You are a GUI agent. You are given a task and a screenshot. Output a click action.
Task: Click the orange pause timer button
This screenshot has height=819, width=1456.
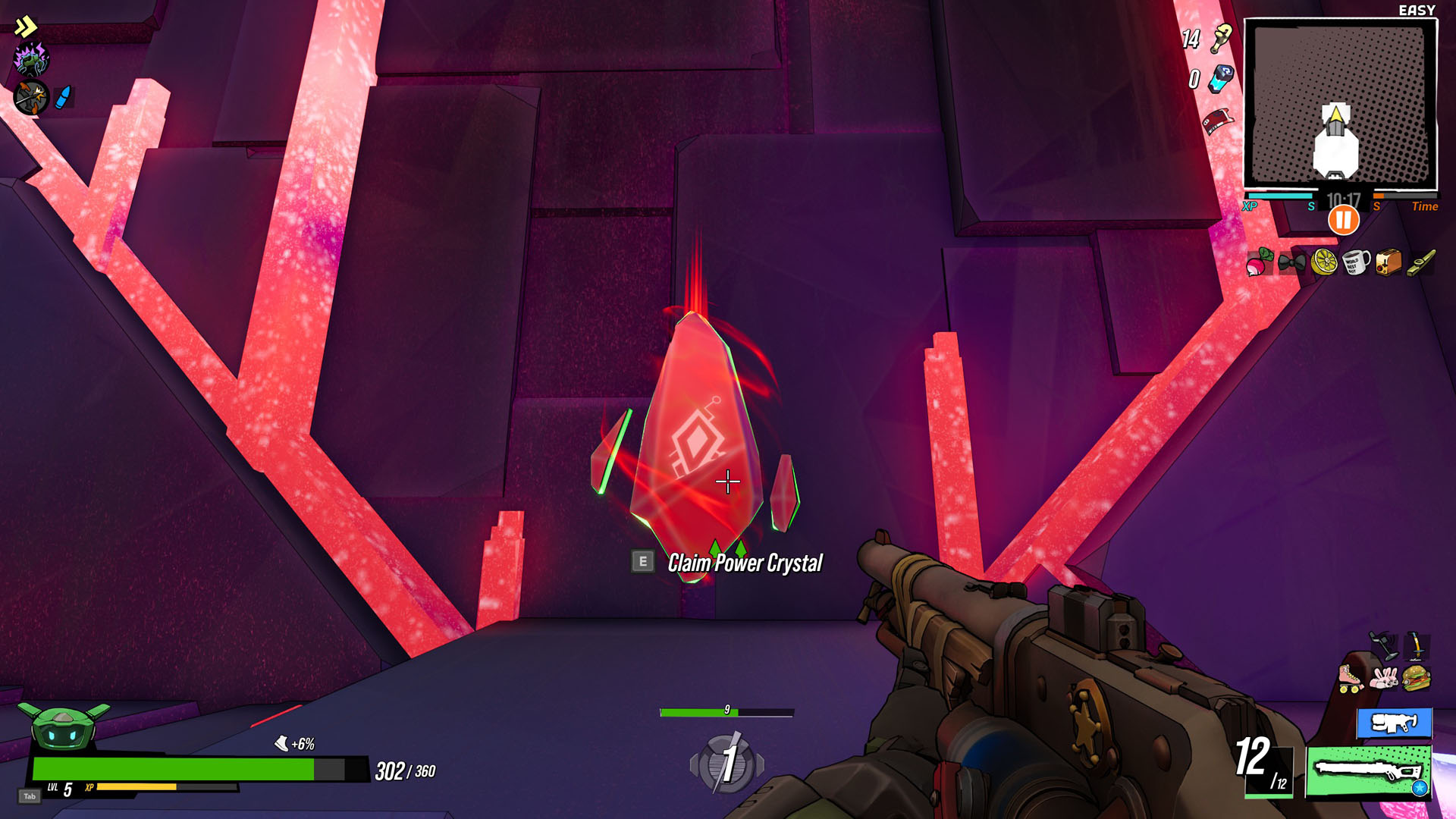pos(1343,221)
